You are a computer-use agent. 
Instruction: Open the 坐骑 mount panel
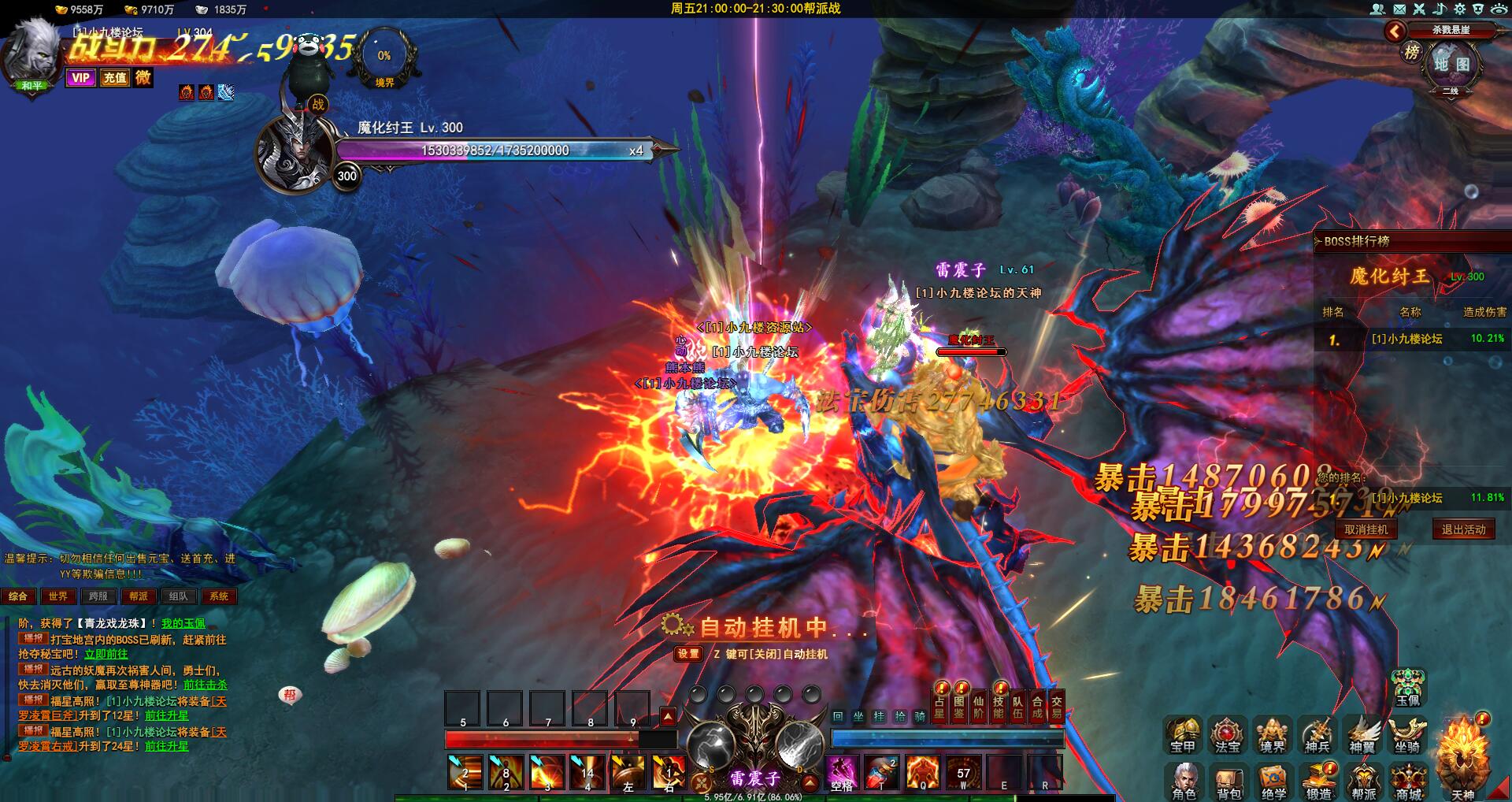pos(1407,734)
